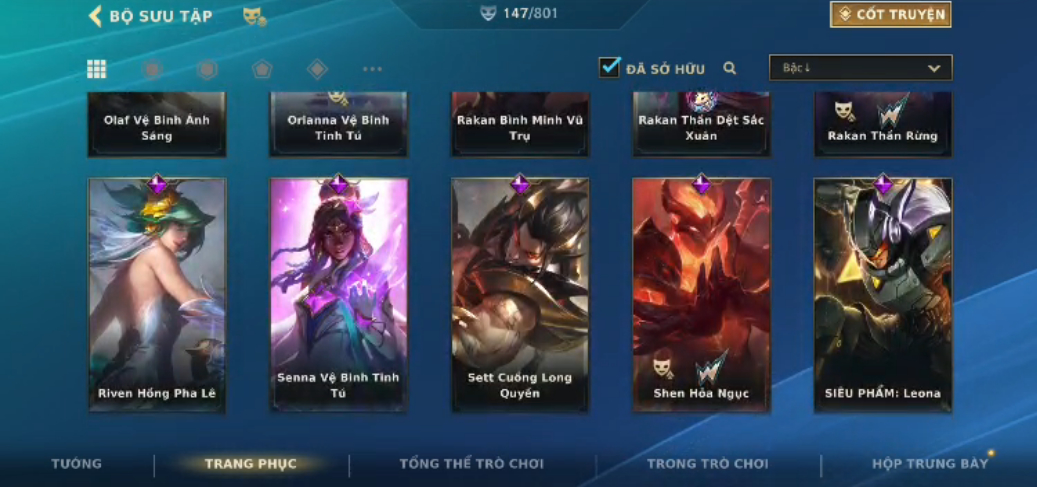This screenshot has width=1037, height=487.
Task: Select Olaf Vệ Binh Ánh Sáng skin
Action: [x=157, y=125]
